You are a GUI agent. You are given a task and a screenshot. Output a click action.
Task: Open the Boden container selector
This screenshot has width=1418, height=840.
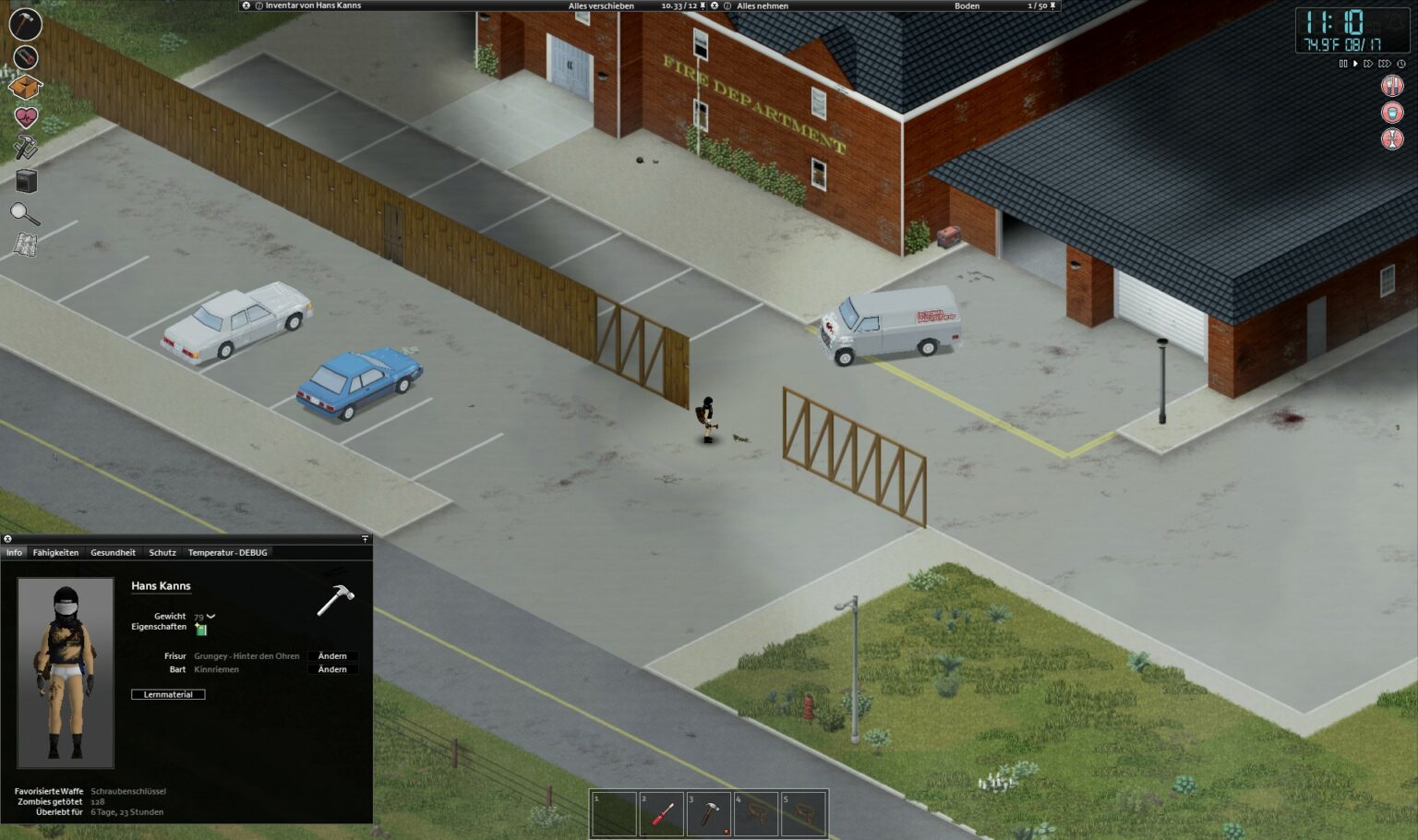(x=965, y=6)
